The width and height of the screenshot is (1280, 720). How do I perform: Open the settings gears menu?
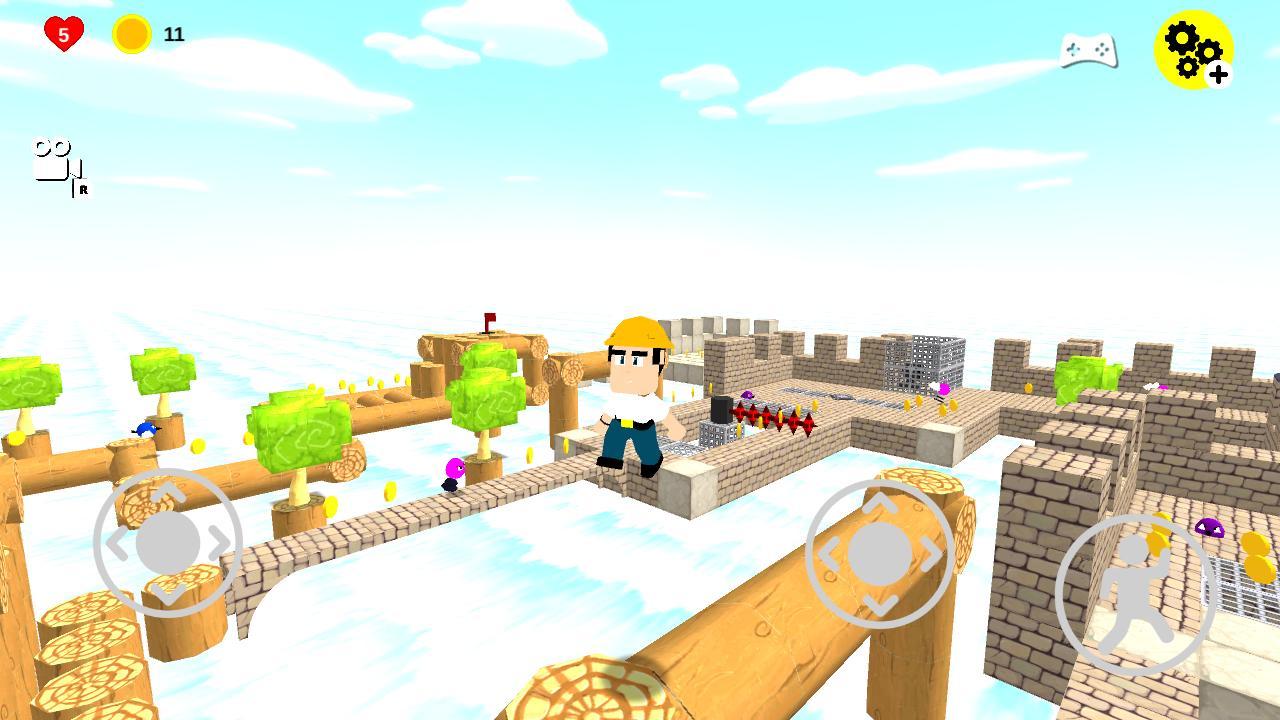point(1192,48)
